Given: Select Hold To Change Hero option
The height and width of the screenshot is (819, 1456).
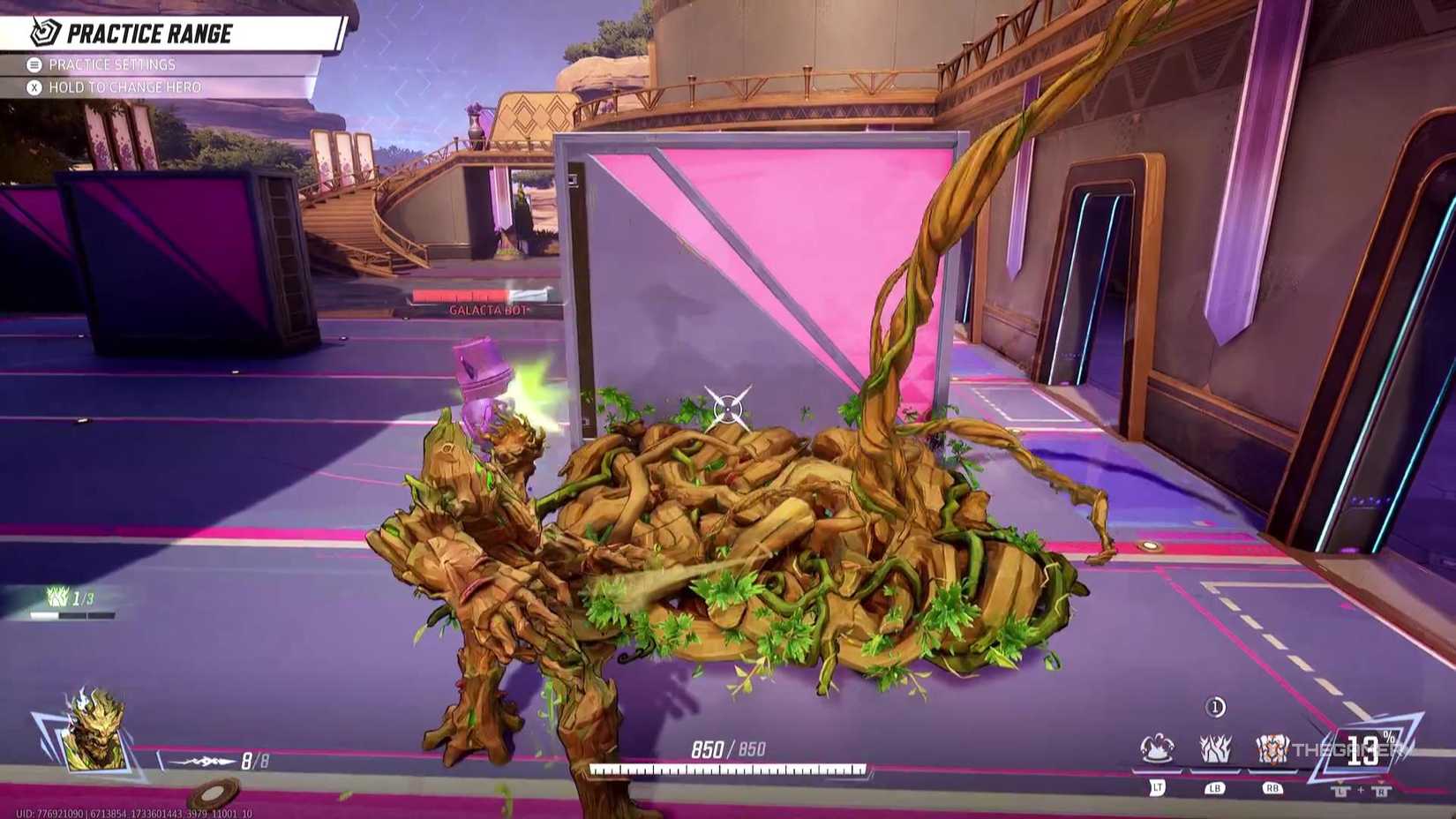Looking at the screenshot, I should point(128,88).
